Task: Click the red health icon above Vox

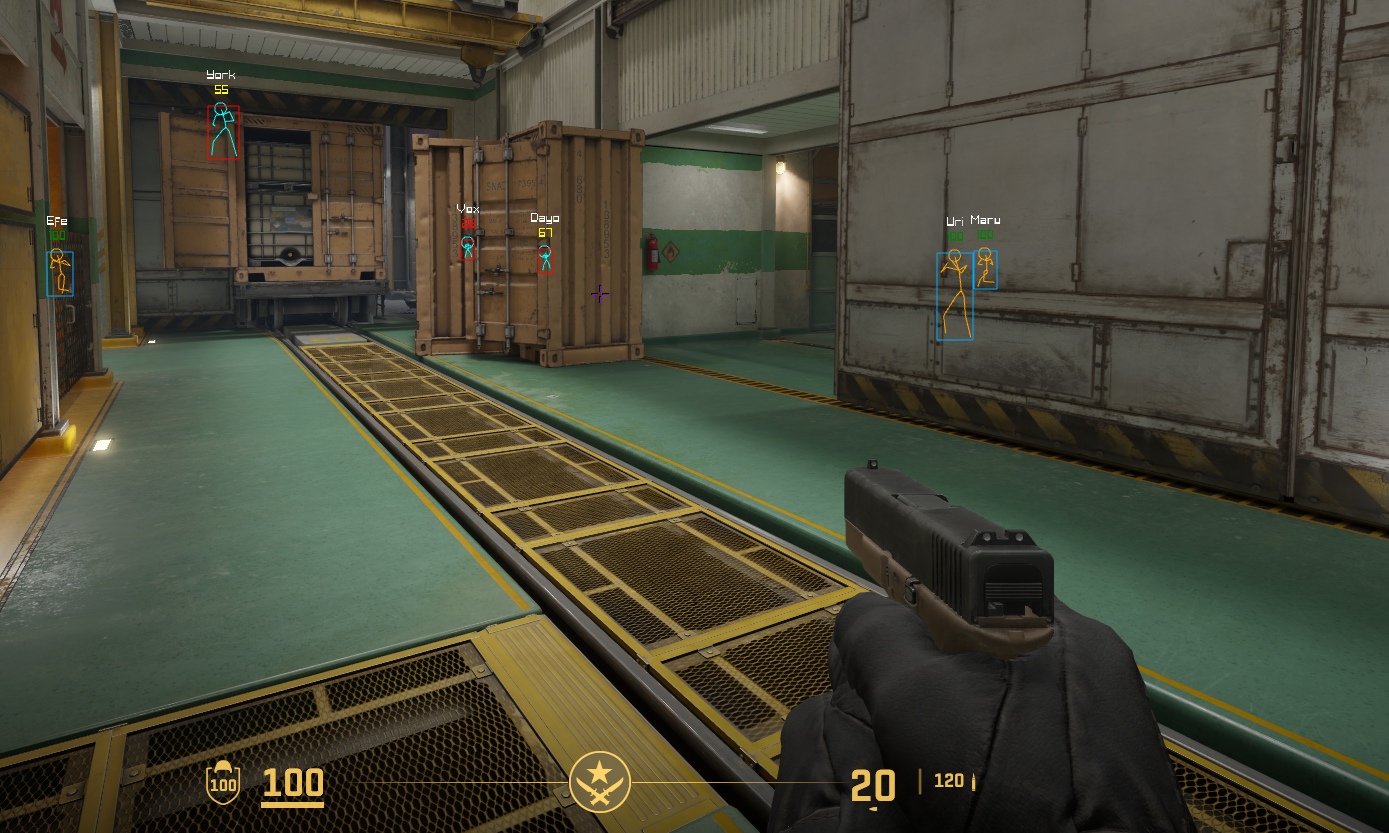Action: point(468,224)
